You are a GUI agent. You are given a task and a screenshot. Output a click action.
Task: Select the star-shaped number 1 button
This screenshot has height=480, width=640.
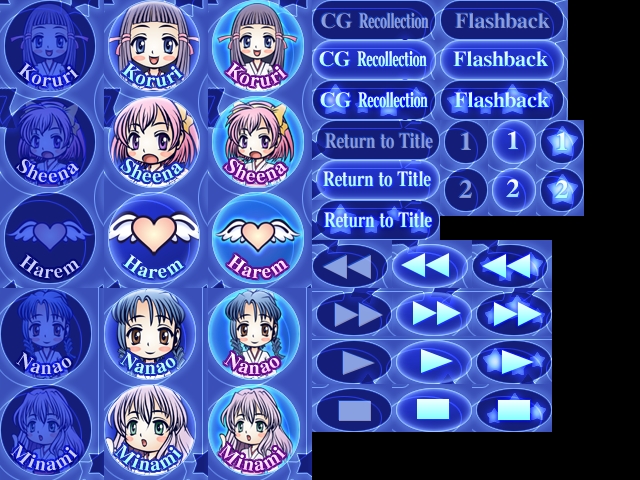(x=561, y=142)
